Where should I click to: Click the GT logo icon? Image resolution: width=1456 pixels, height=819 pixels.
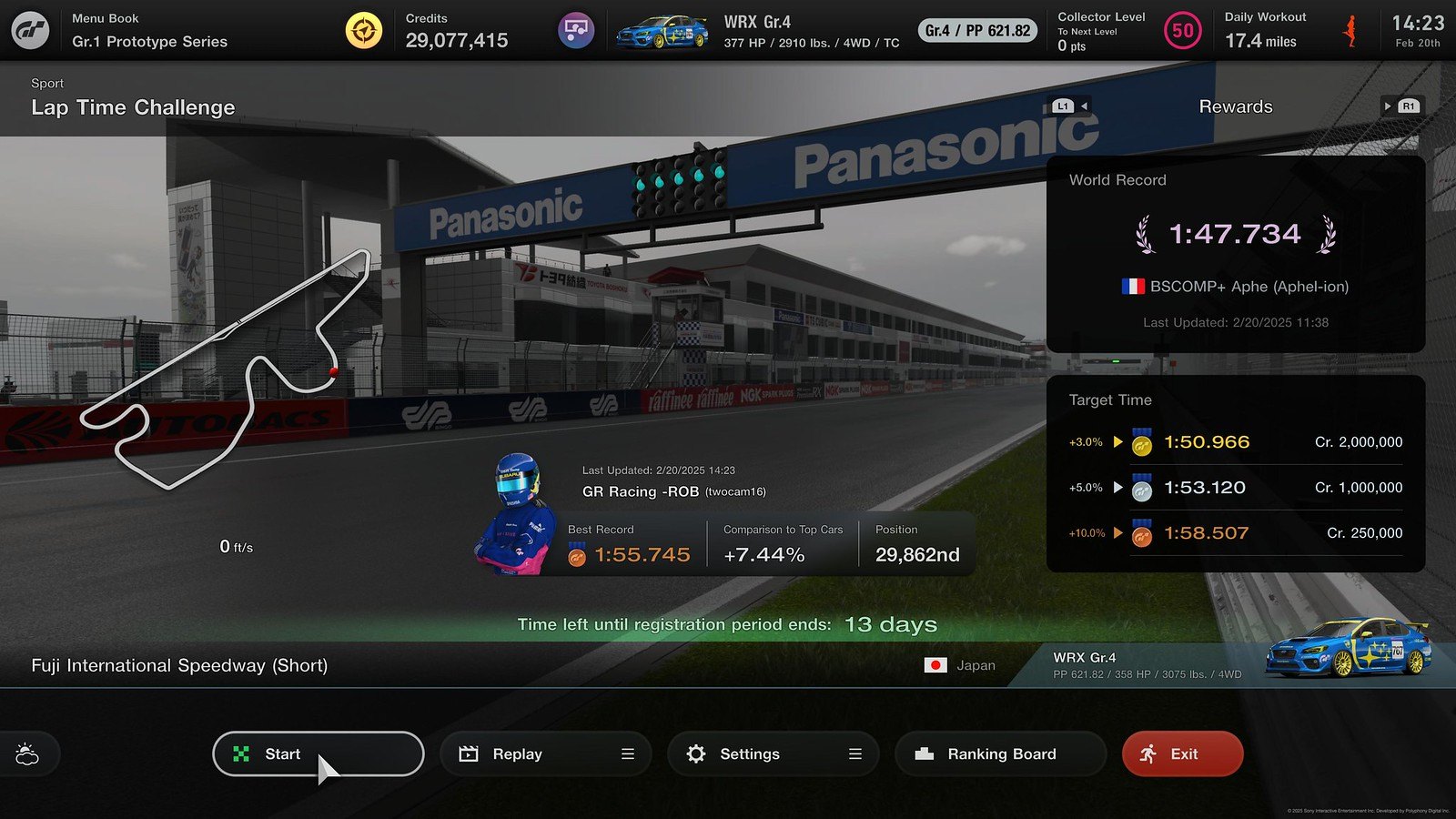coord(30,31)
